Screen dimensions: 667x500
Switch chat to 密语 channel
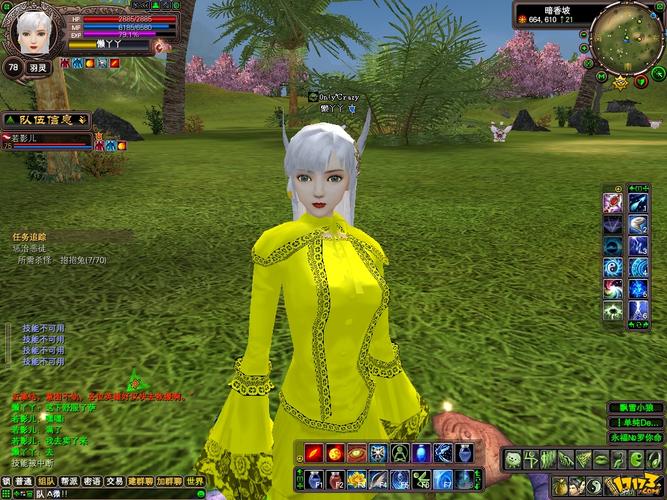point(92,481)
